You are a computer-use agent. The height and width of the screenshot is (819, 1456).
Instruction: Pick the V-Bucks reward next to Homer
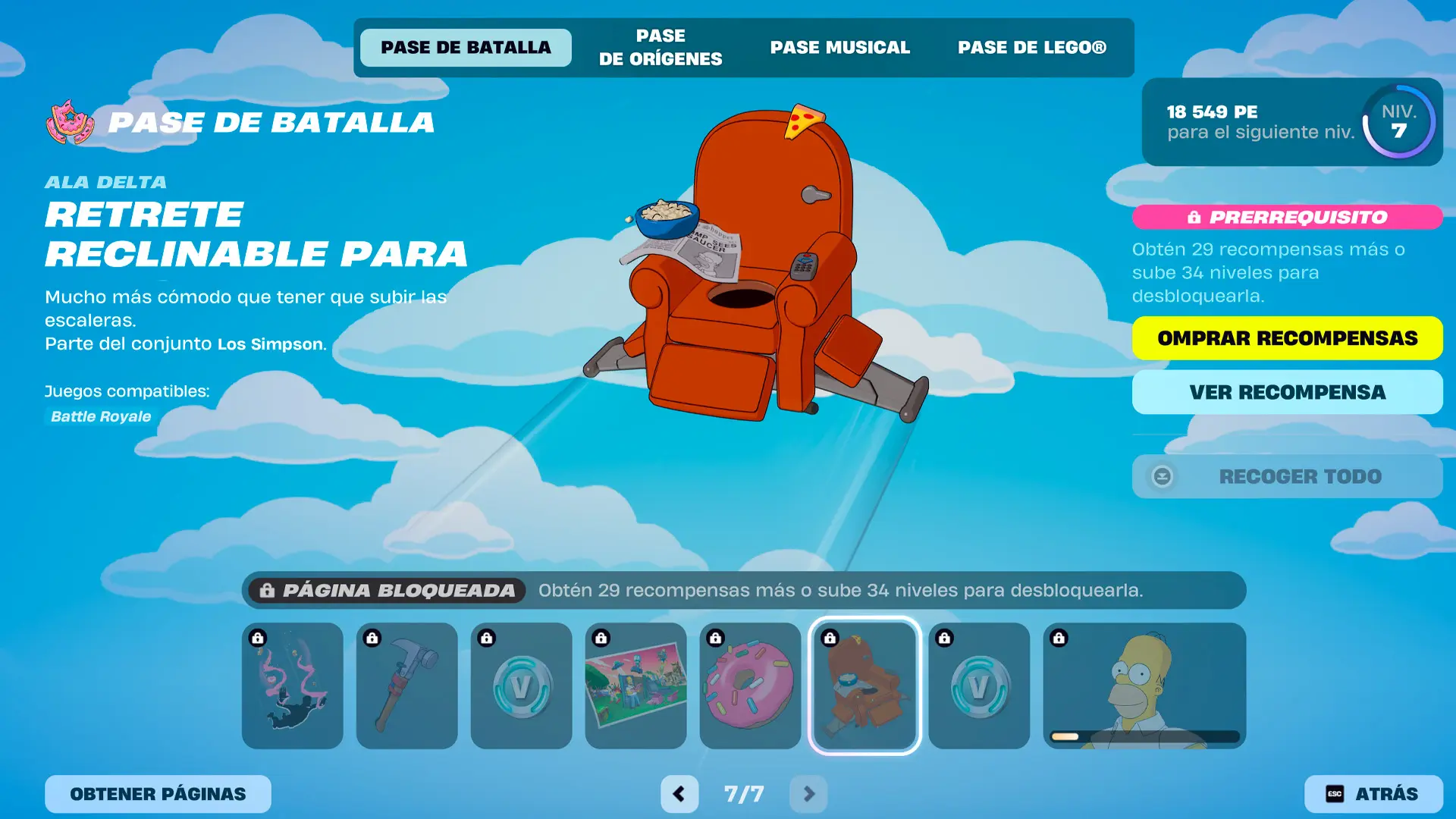tap(979, 686)
